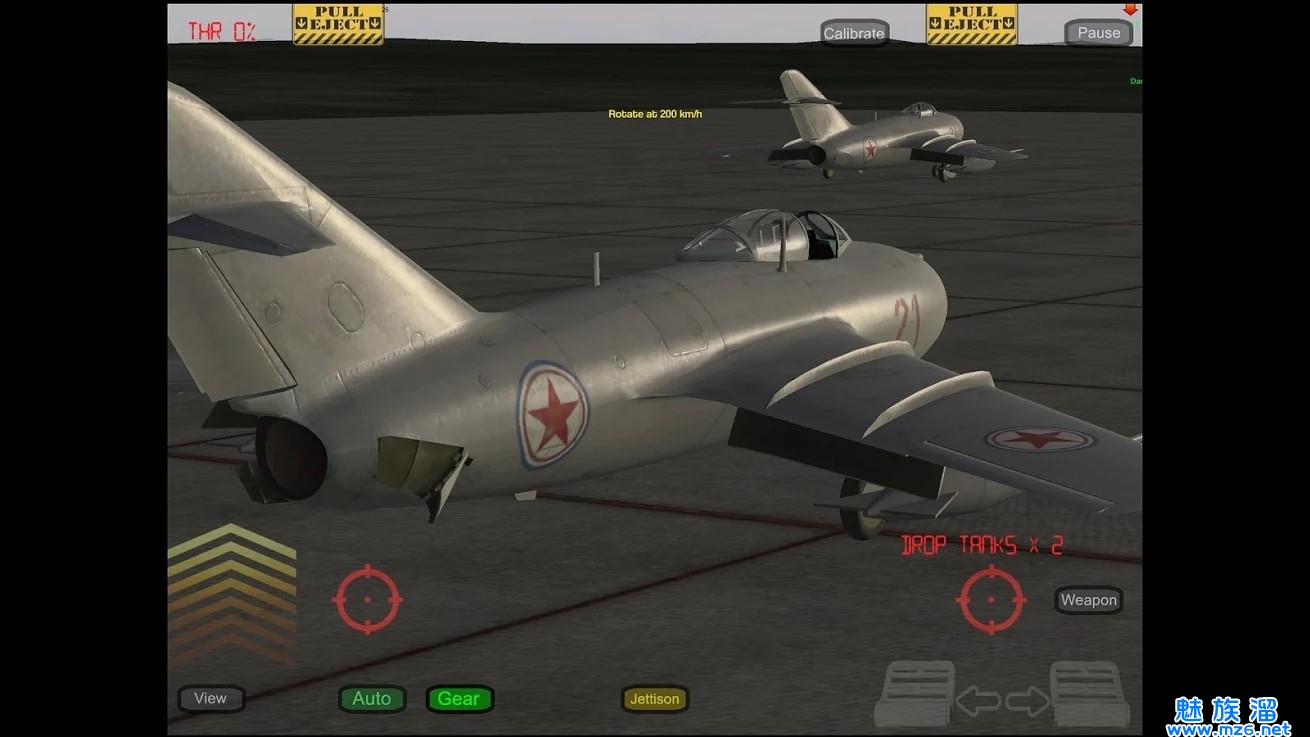The width and height of the screenshot is (1310, 737).
Task: Switch weapon with the Weapon button
Action: (1088, 600)
